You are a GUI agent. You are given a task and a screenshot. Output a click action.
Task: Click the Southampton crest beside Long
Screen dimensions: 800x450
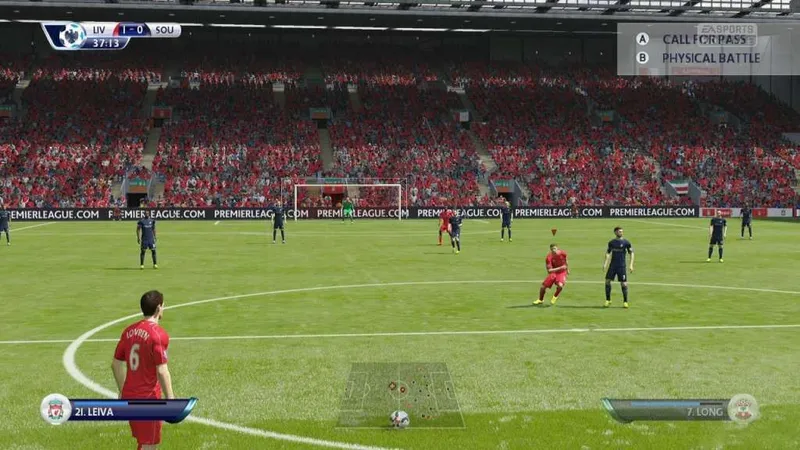pos(742,409)
